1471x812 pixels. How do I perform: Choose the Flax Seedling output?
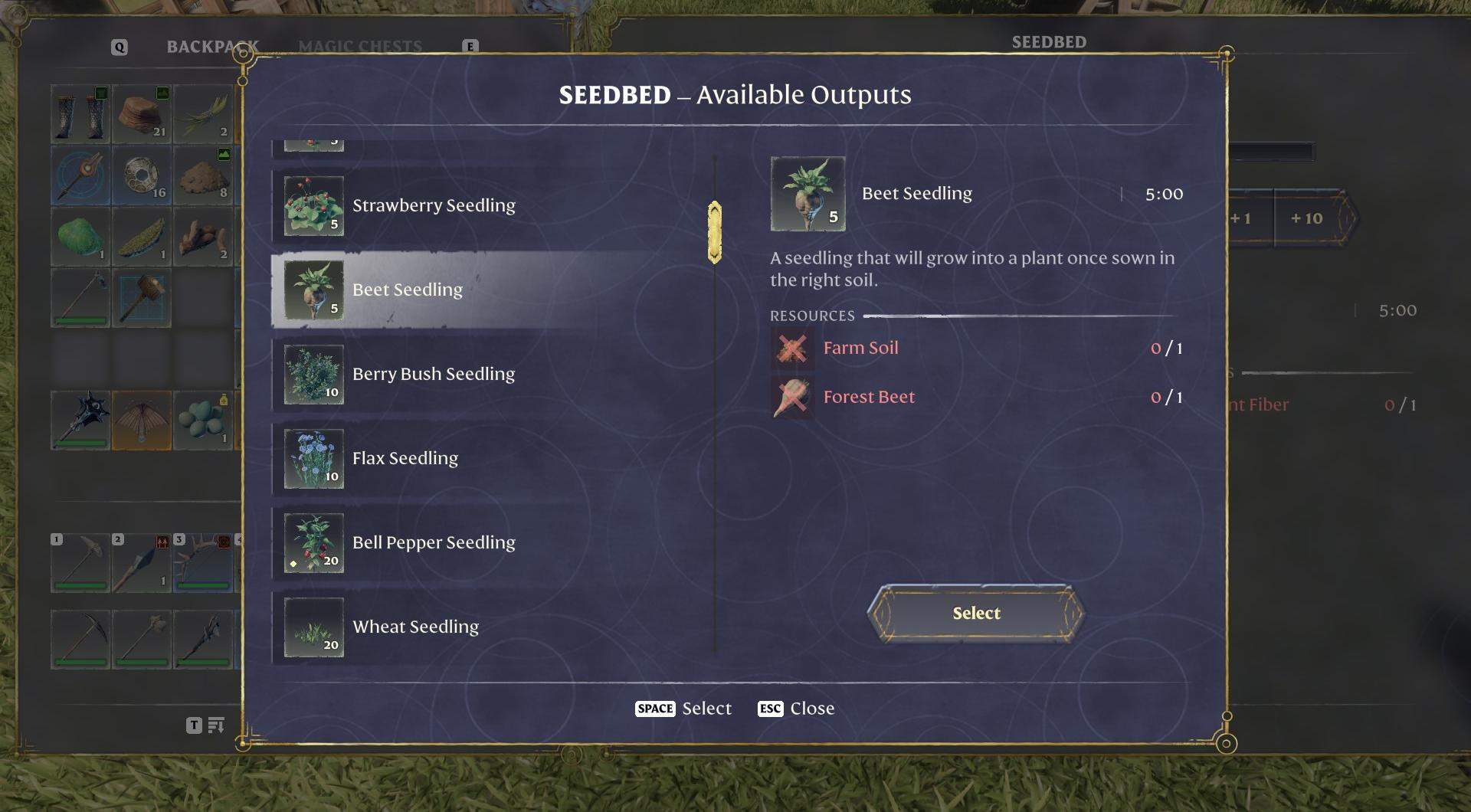click(x=405, y=458)
